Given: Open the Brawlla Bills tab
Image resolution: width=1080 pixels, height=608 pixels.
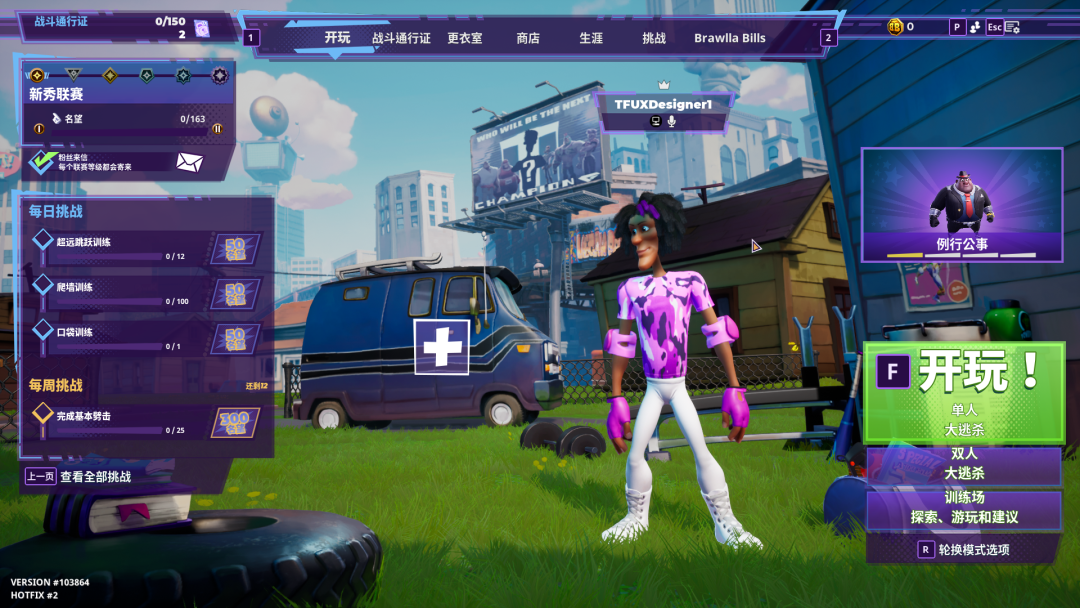Looking at the screenshot, I should pos(730,38).
